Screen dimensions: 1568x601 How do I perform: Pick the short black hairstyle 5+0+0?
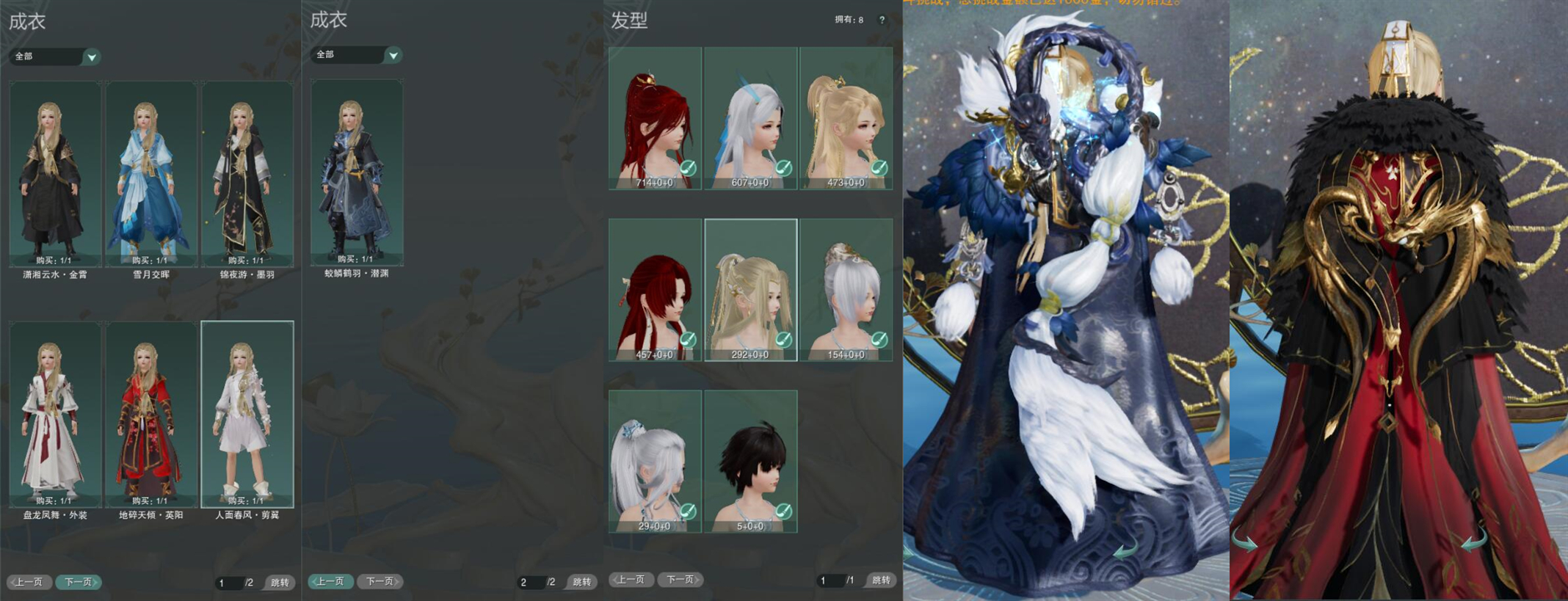(x=750, y=462)
